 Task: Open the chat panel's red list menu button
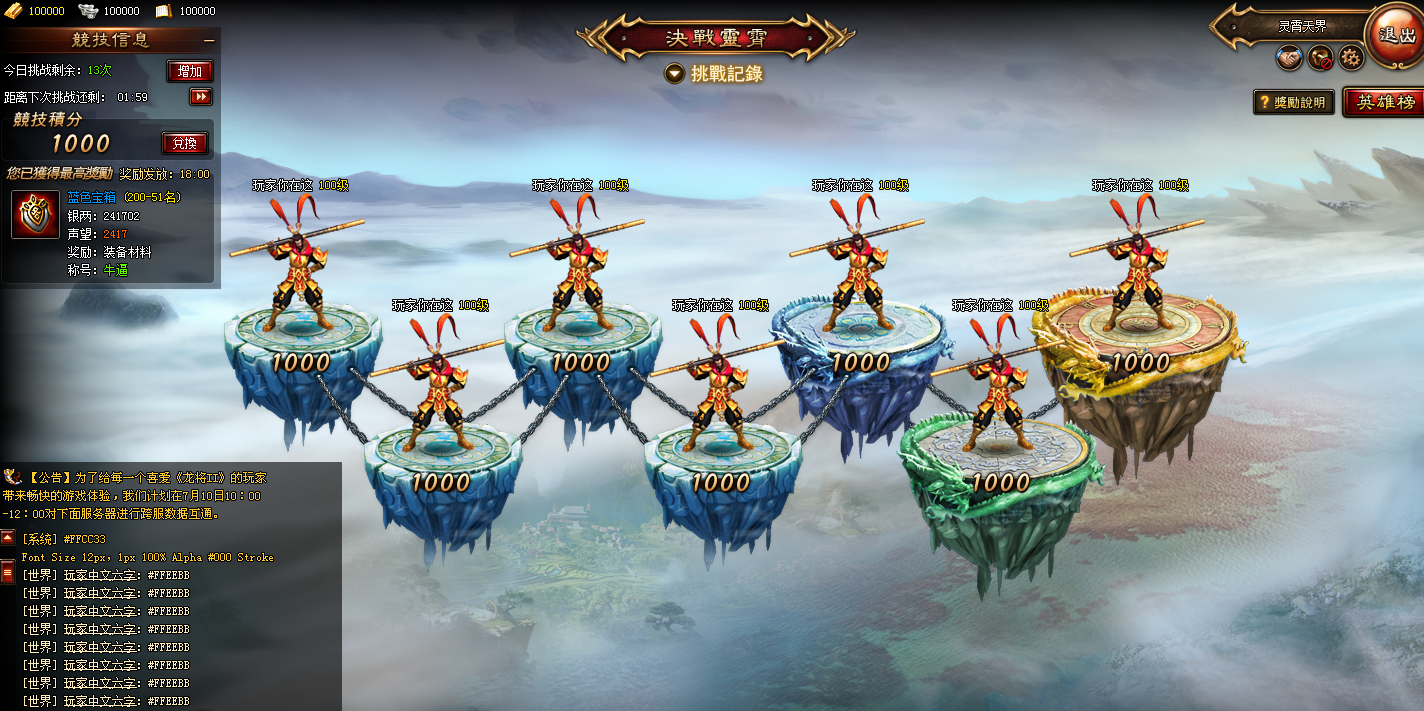click(7, 572)
